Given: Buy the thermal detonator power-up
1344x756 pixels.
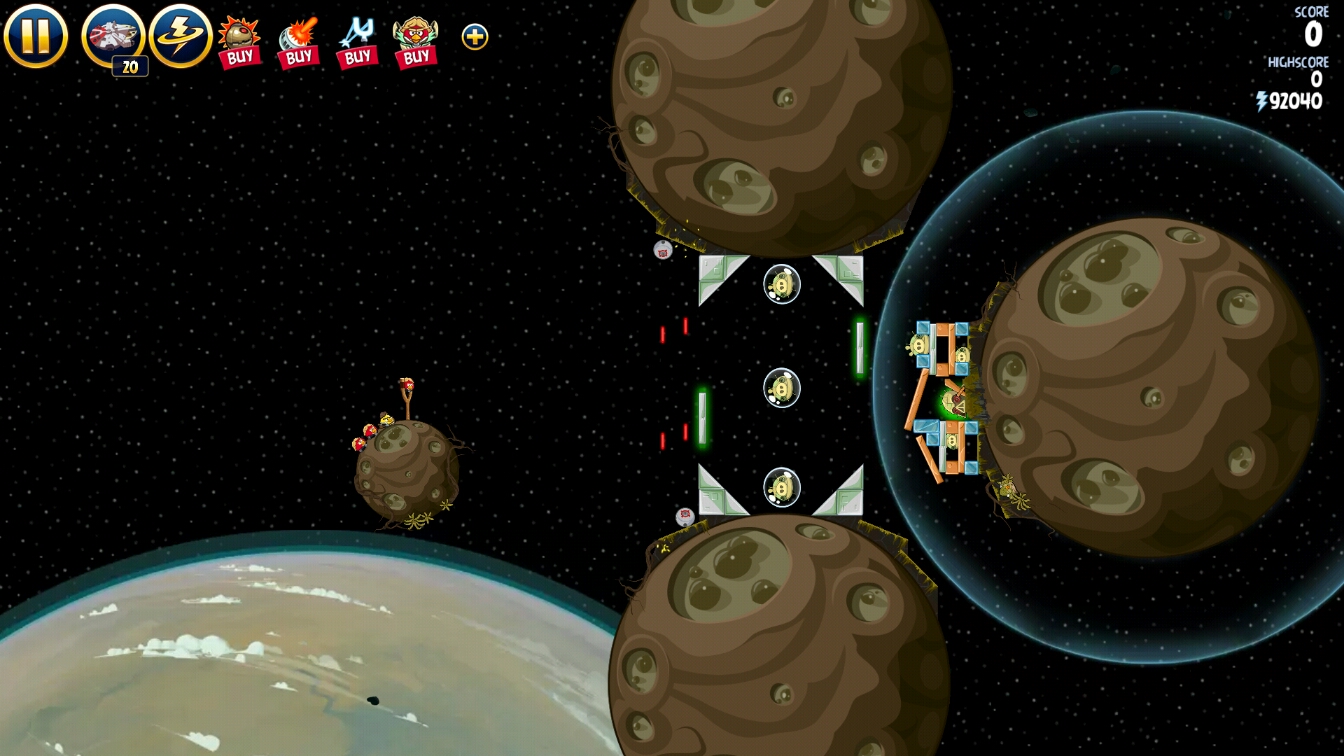Looking at the screenshot, I should pos(239,42).
